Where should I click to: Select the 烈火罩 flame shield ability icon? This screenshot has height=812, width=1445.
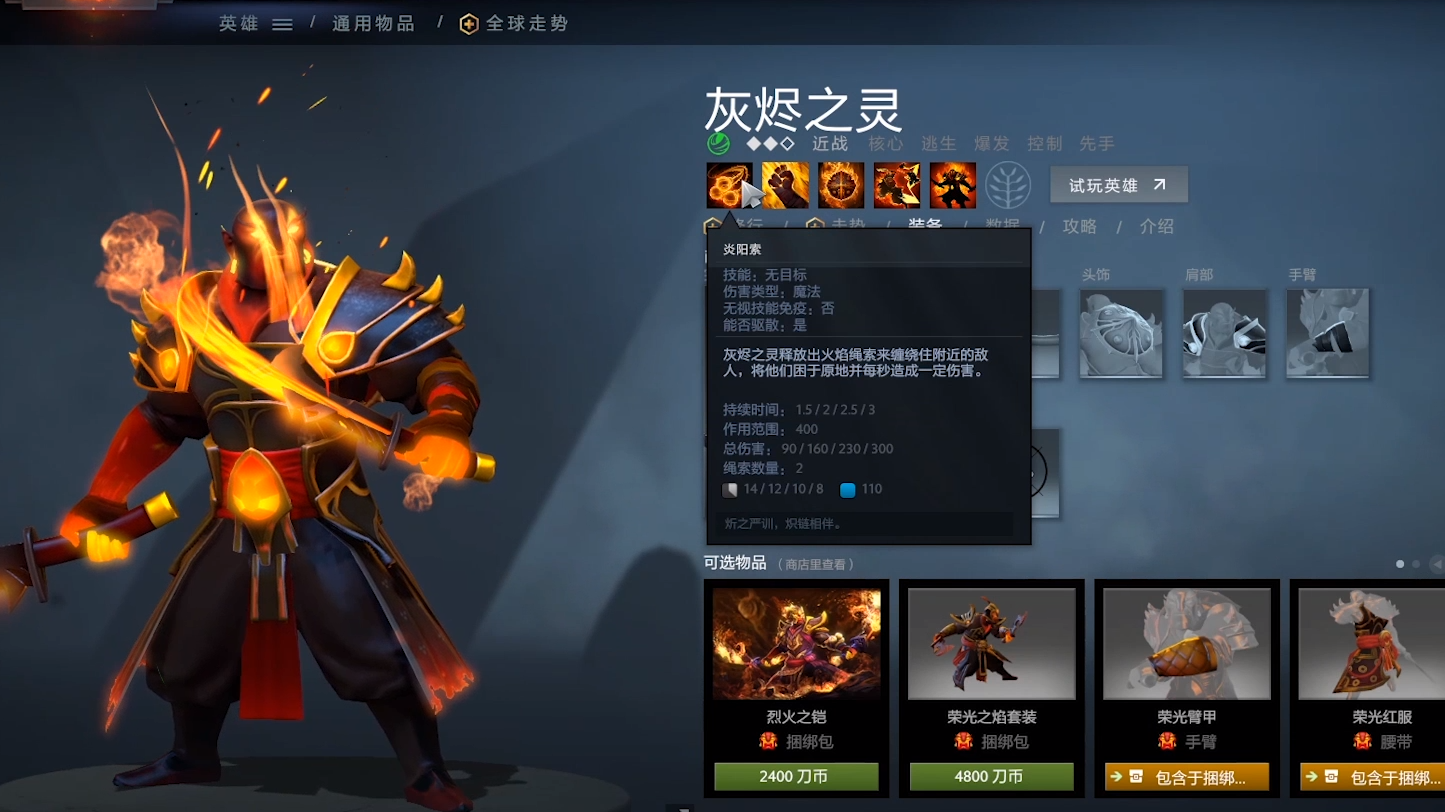[840, 186]
